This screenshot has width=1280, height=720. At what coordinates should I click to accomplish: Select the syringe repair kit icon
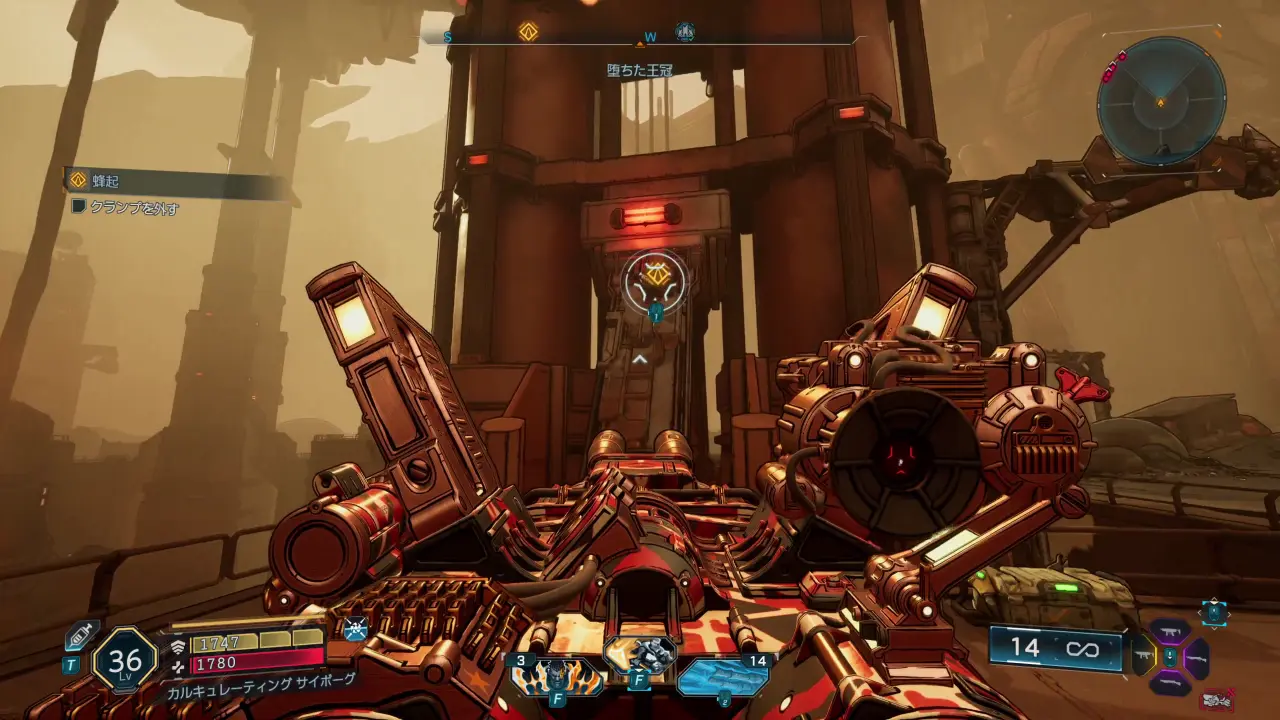coord(81,636)
